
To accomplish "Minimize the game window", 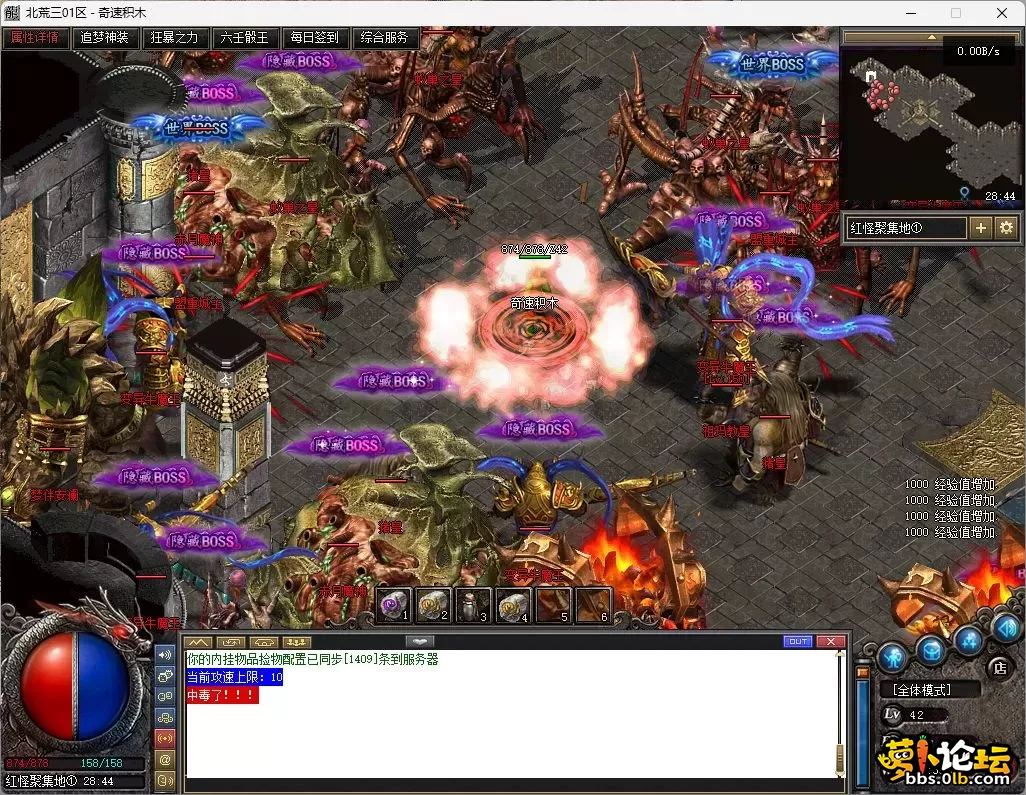I will pyautogui.click(x=909, y=13).
